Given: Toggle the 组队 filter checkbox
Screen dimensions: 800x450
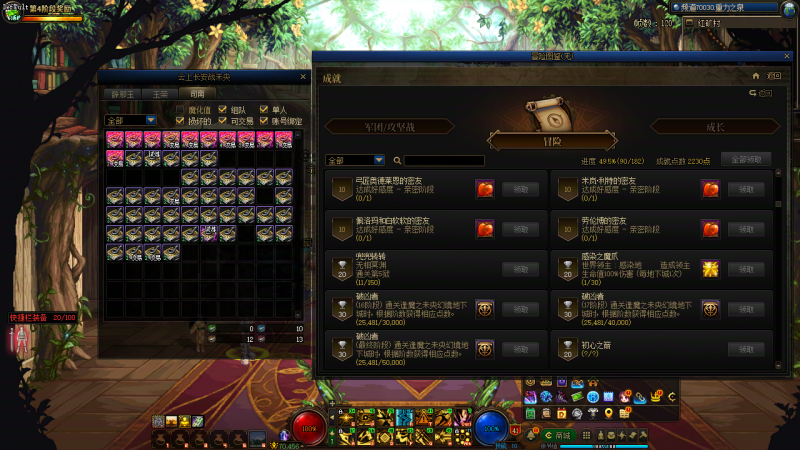Looking at the screenshot, I should pyautogui.click(x=222, y=109).
